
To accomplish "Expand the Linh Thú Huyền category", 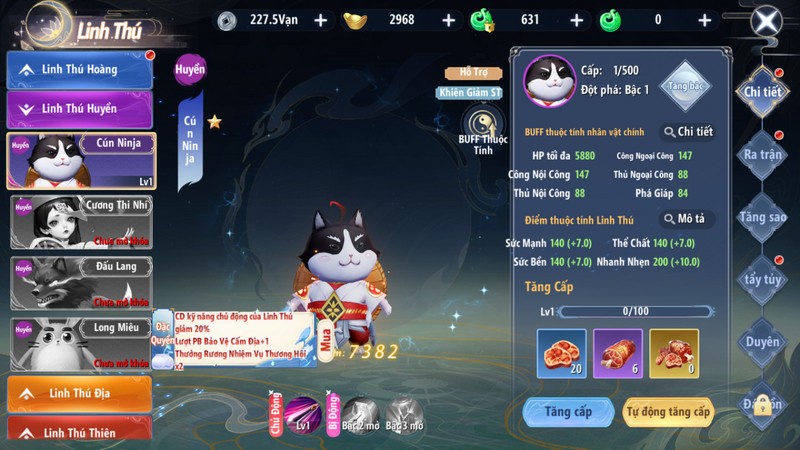I will point(80,108).
